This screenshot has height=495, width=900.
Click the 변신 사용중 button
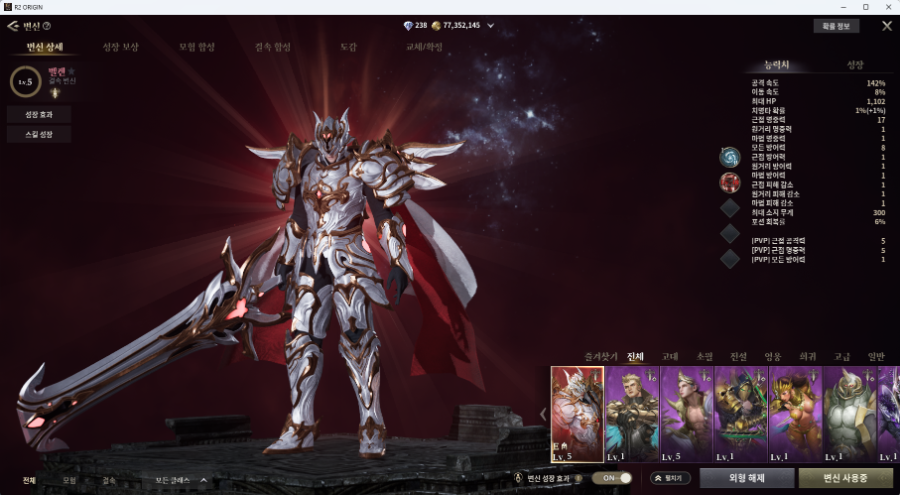(845, 478)
